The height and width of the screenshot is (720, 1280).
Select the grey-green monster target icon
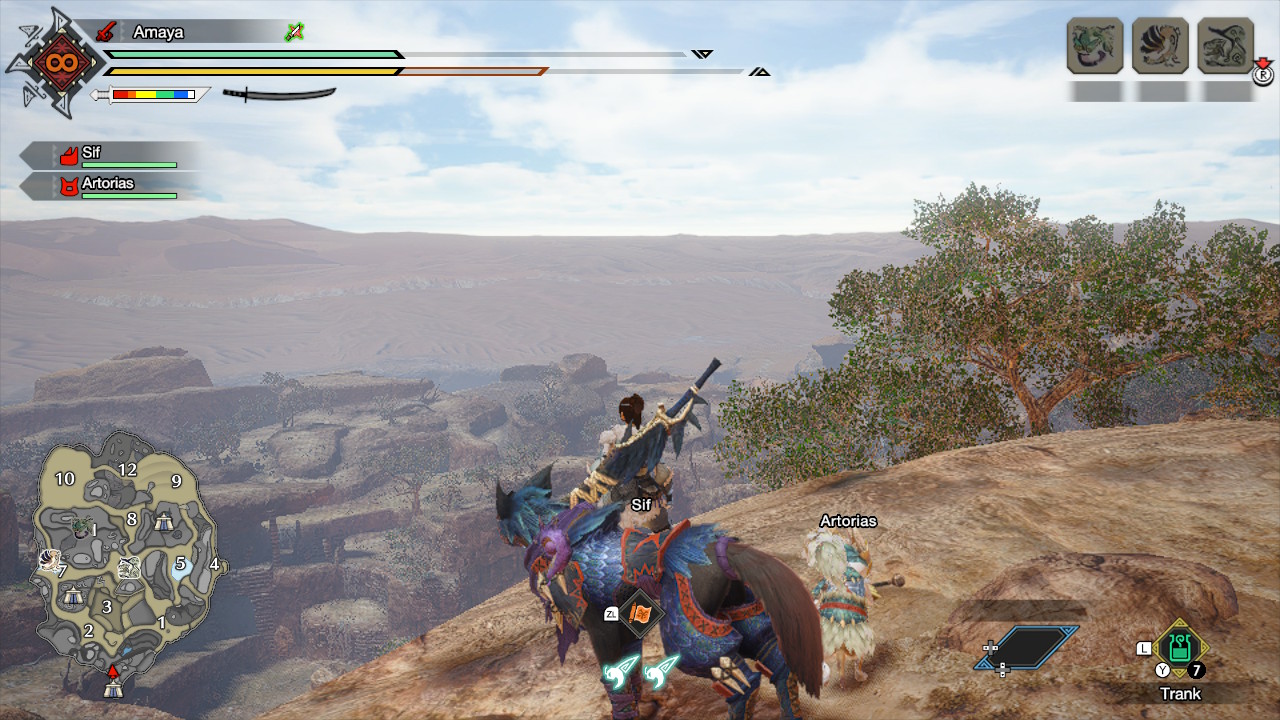click(1225, 45)
